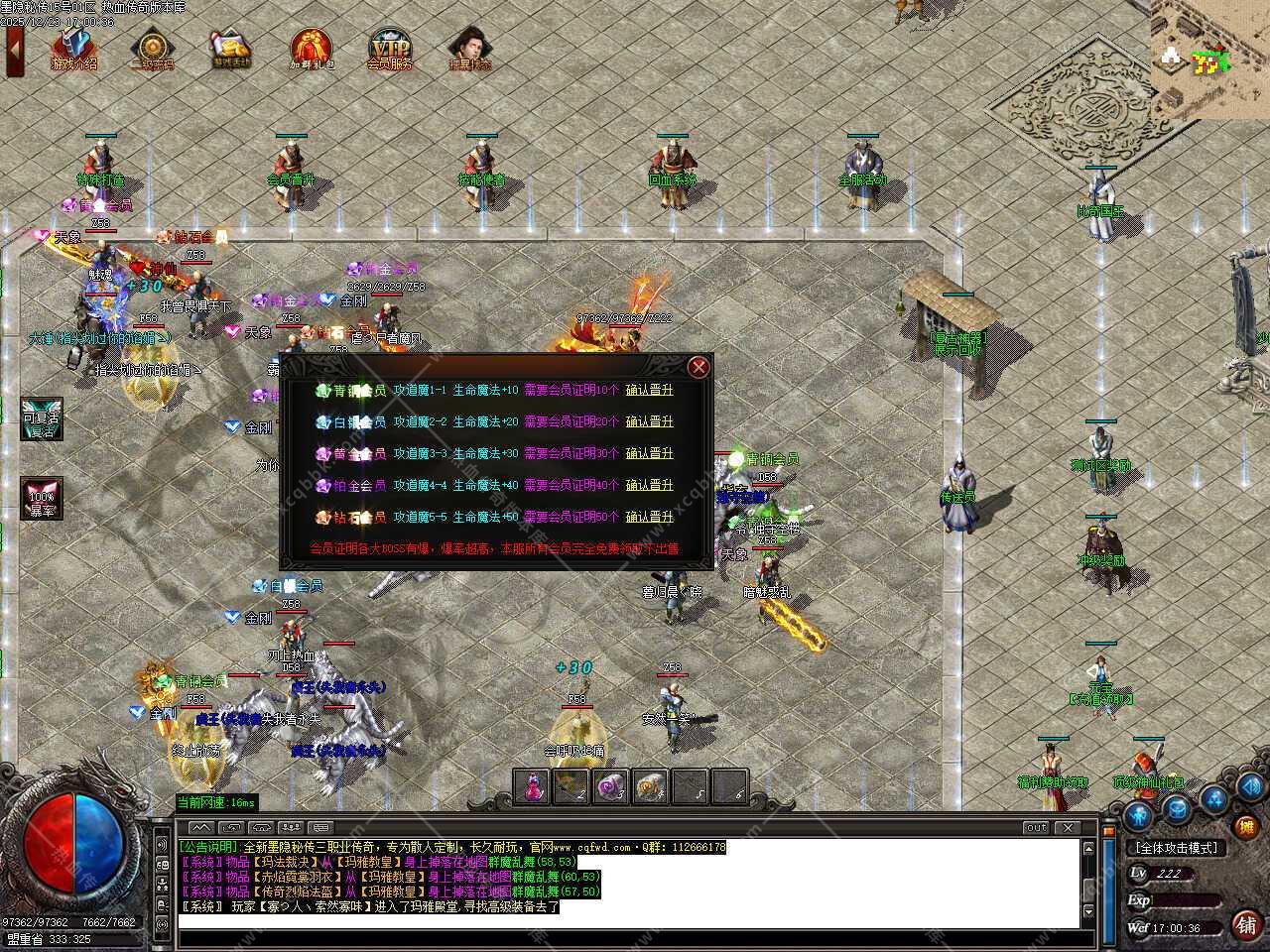Open the minimap
Image resolution: width=1270 pixels, height=952 pixels.
[1209, 59]
